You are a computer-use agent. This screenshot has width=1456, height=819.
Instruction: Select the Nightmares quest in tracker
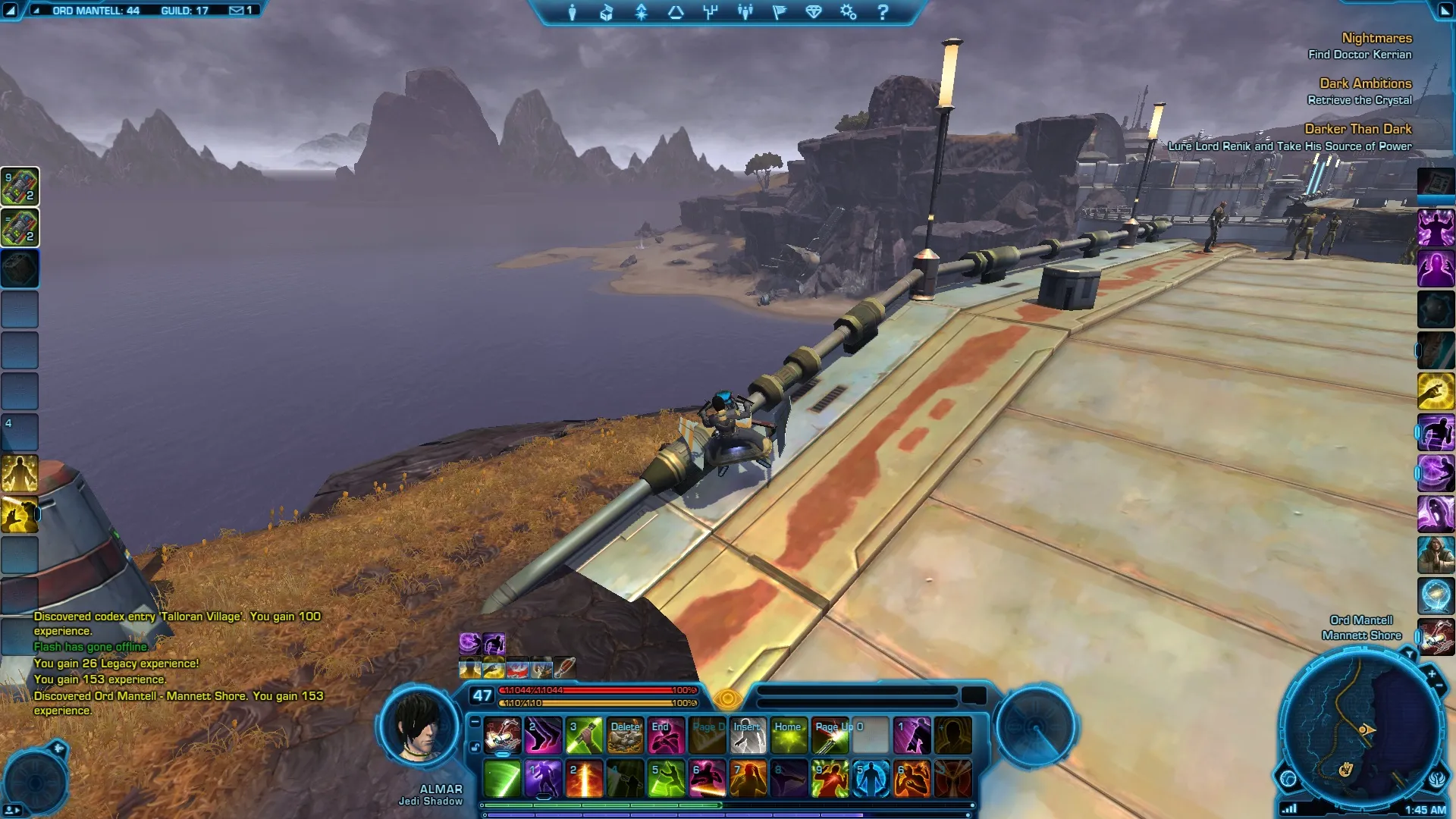[x=1376, y=38]
